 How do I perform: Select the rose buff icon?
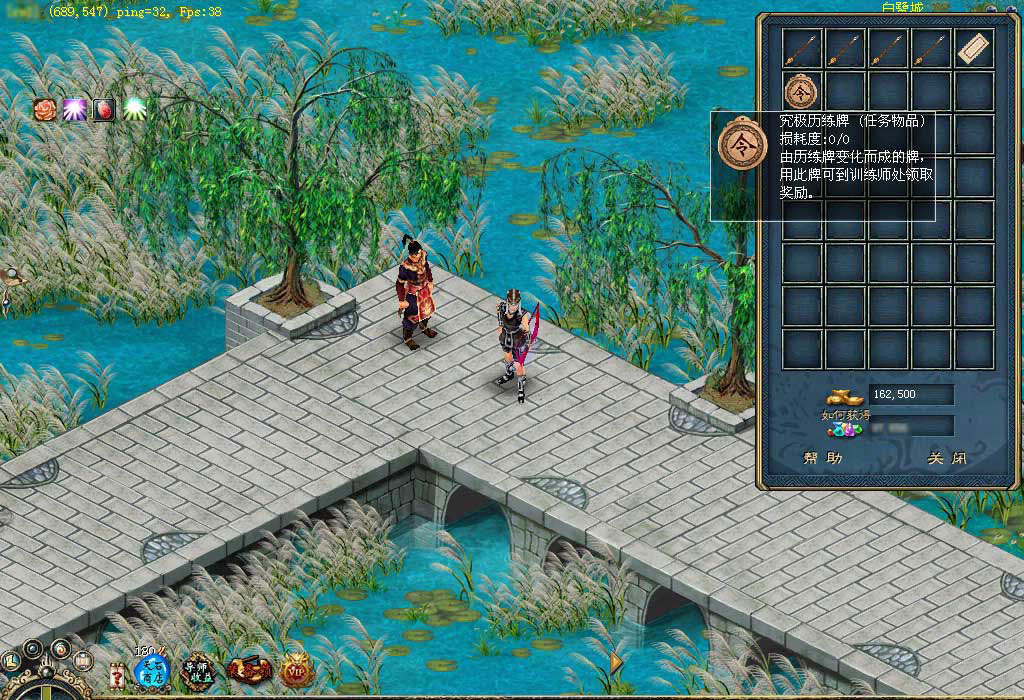(45, 109)
